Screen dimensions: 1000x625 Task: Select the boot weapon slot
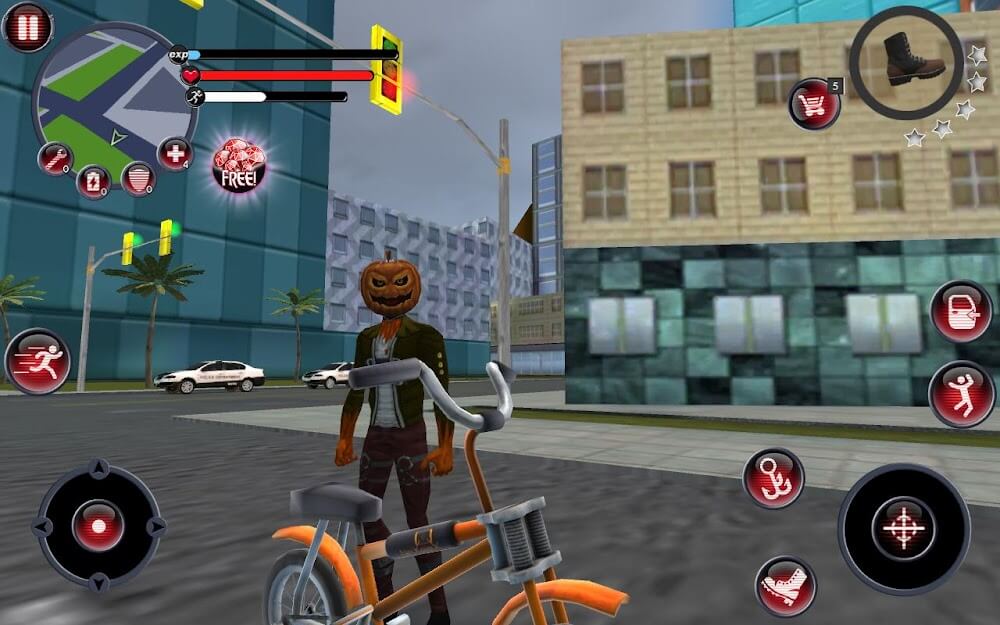click(x=906, y=62)
